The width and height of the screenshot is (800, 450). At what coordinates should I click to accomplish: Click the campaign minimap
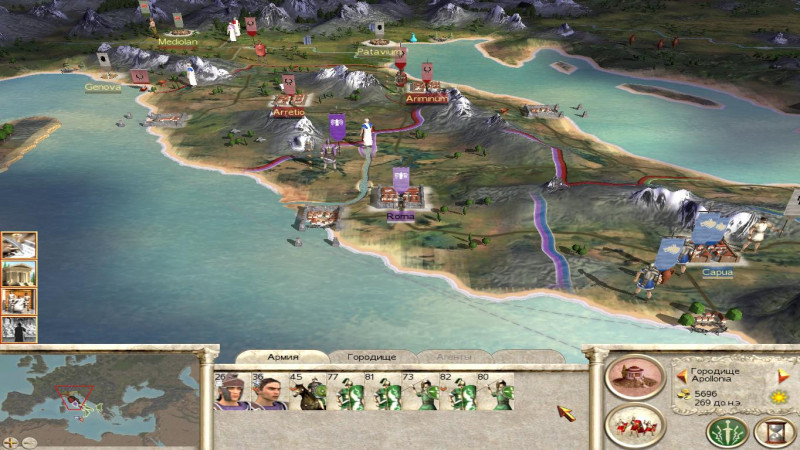100,392
